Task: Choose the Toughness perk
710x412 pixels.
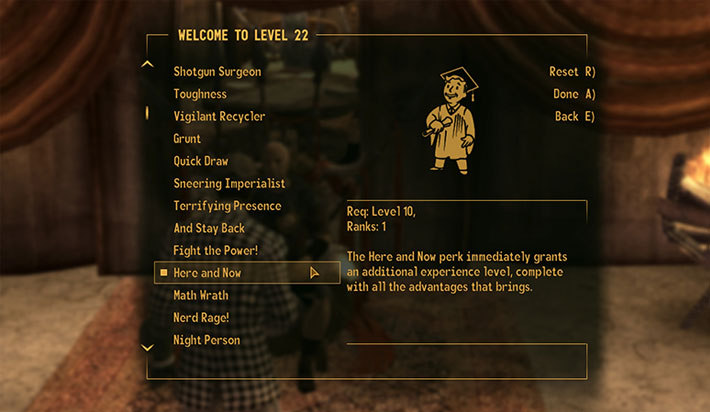Action: tap(200, 94)
